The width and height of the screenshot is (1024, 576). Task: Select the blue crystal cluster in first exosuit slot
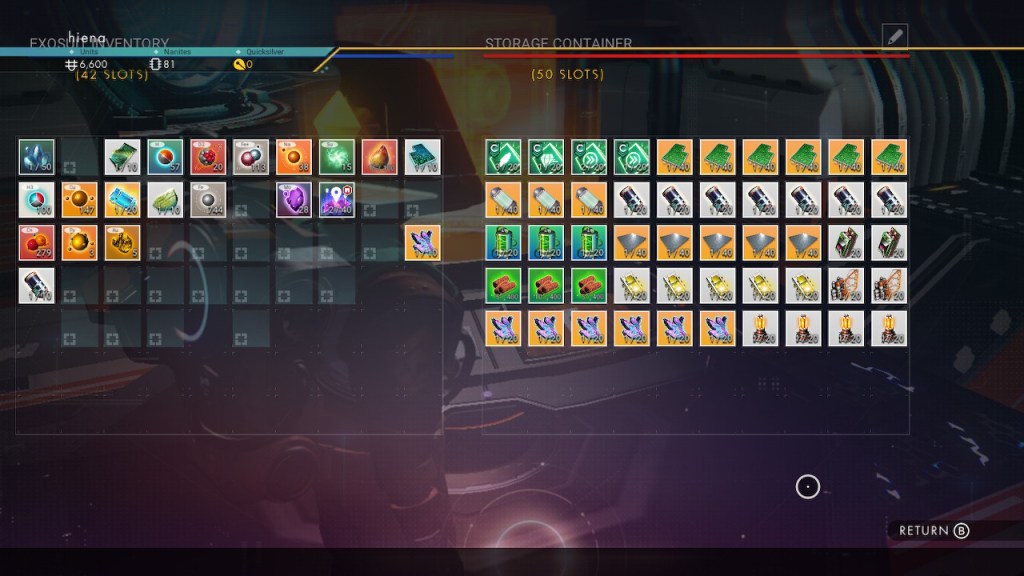click(x=36, y=156)
